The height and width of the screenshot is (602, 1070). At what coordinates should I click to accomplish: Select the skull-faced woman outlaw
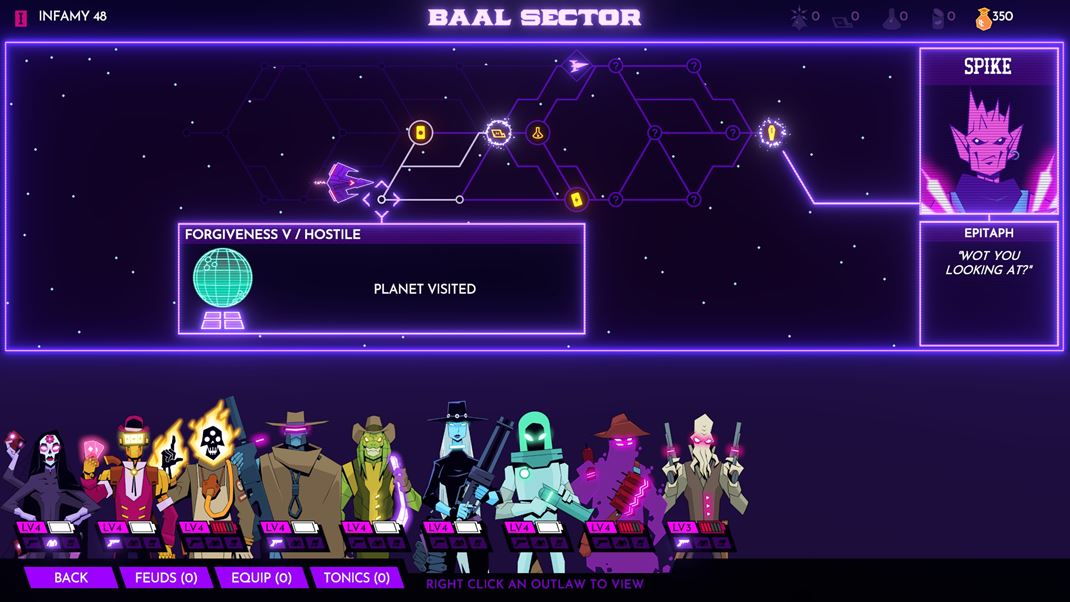point(48,480)
